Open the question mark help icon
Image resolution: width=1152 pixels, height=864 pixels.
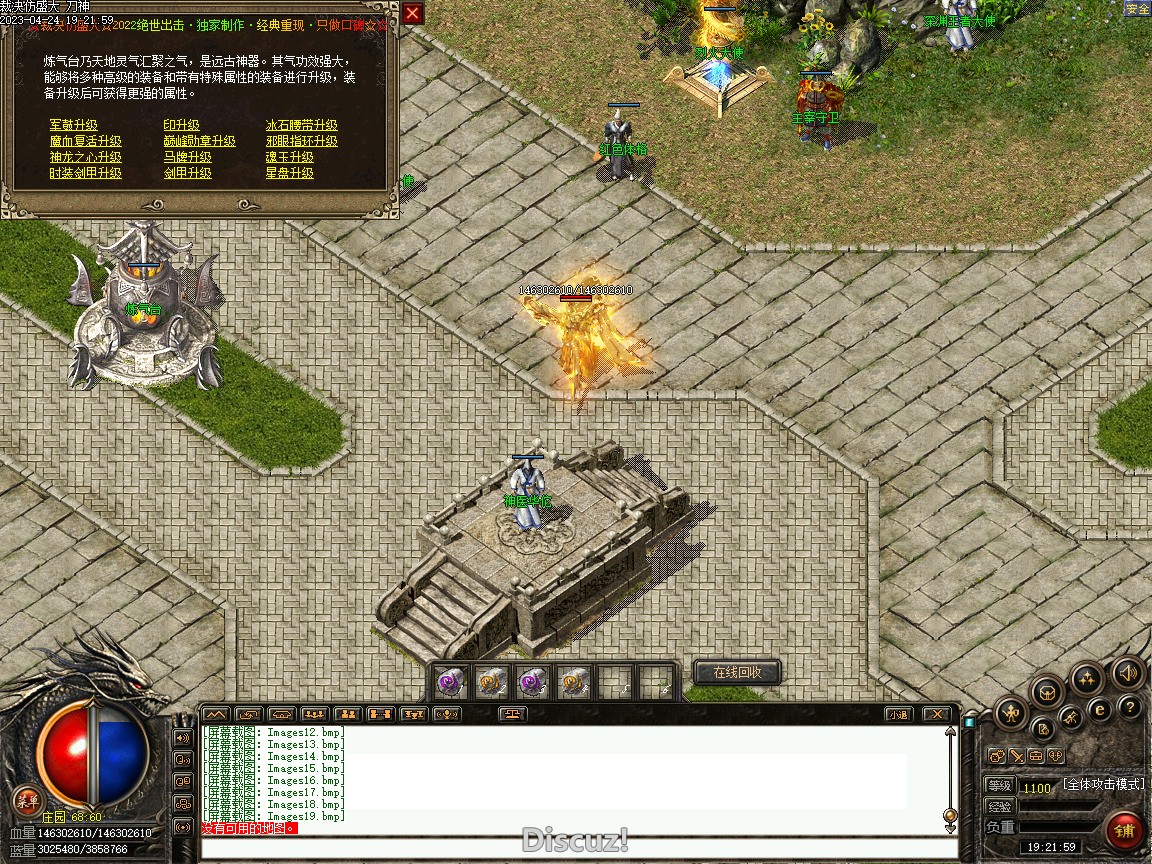1130,708
